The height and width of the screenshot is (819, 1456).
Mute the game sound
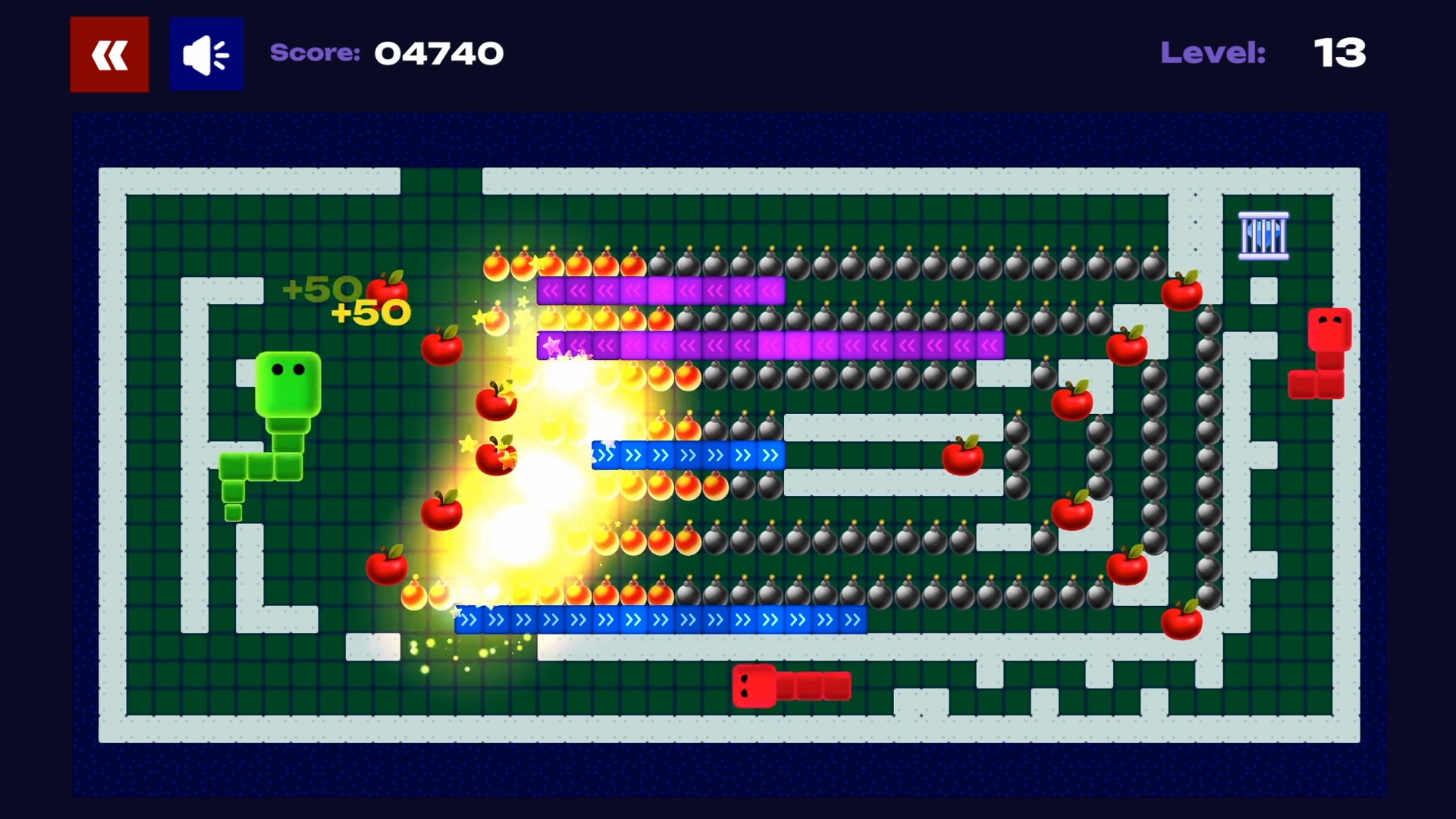tap(206, 53)
